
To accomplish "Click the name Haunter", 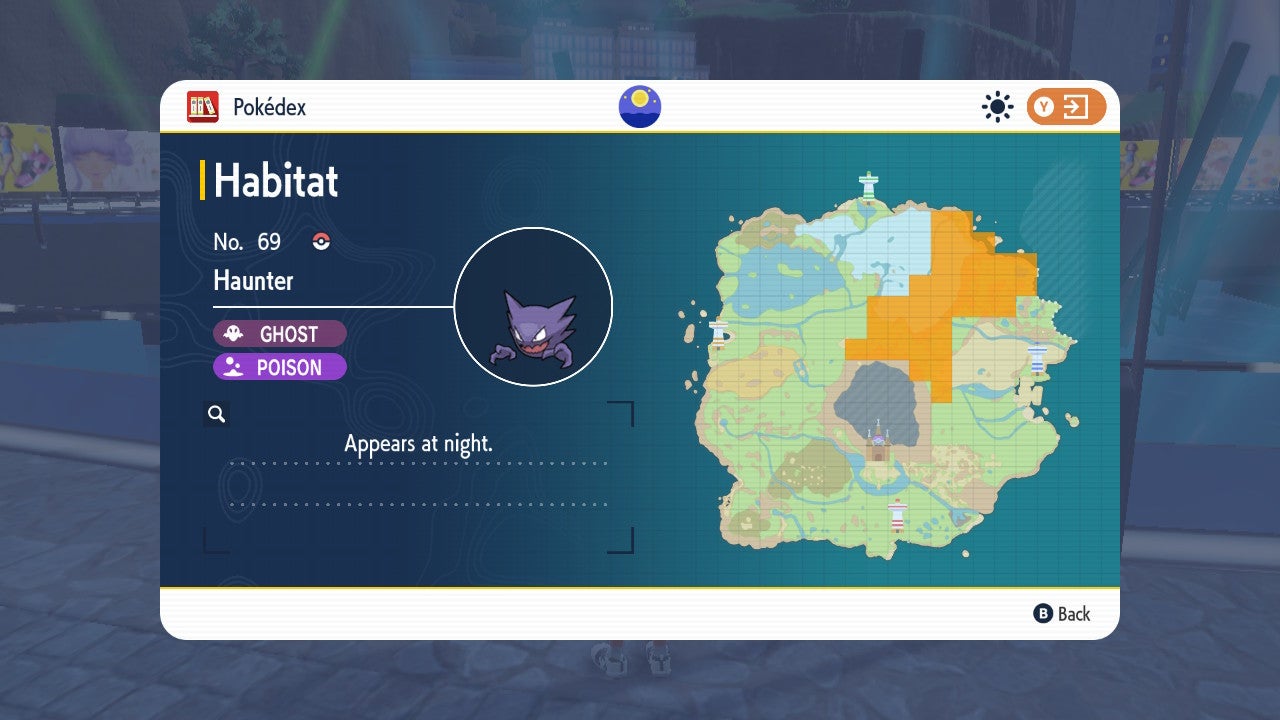I will click(x=252, y=281).
